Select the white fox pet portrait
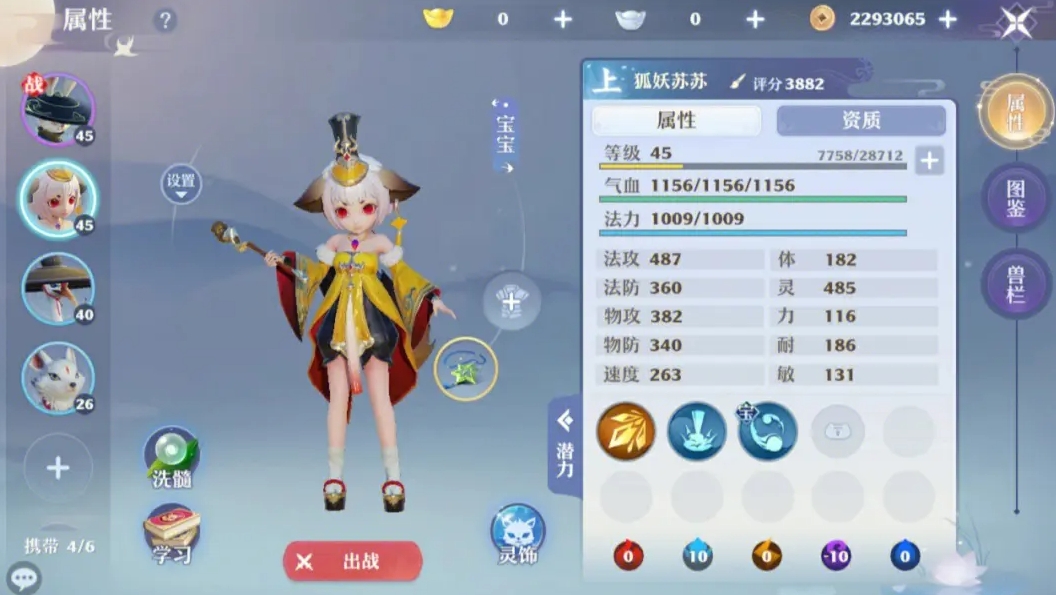This screenshot has height=595, width=1056. [58, 378]
